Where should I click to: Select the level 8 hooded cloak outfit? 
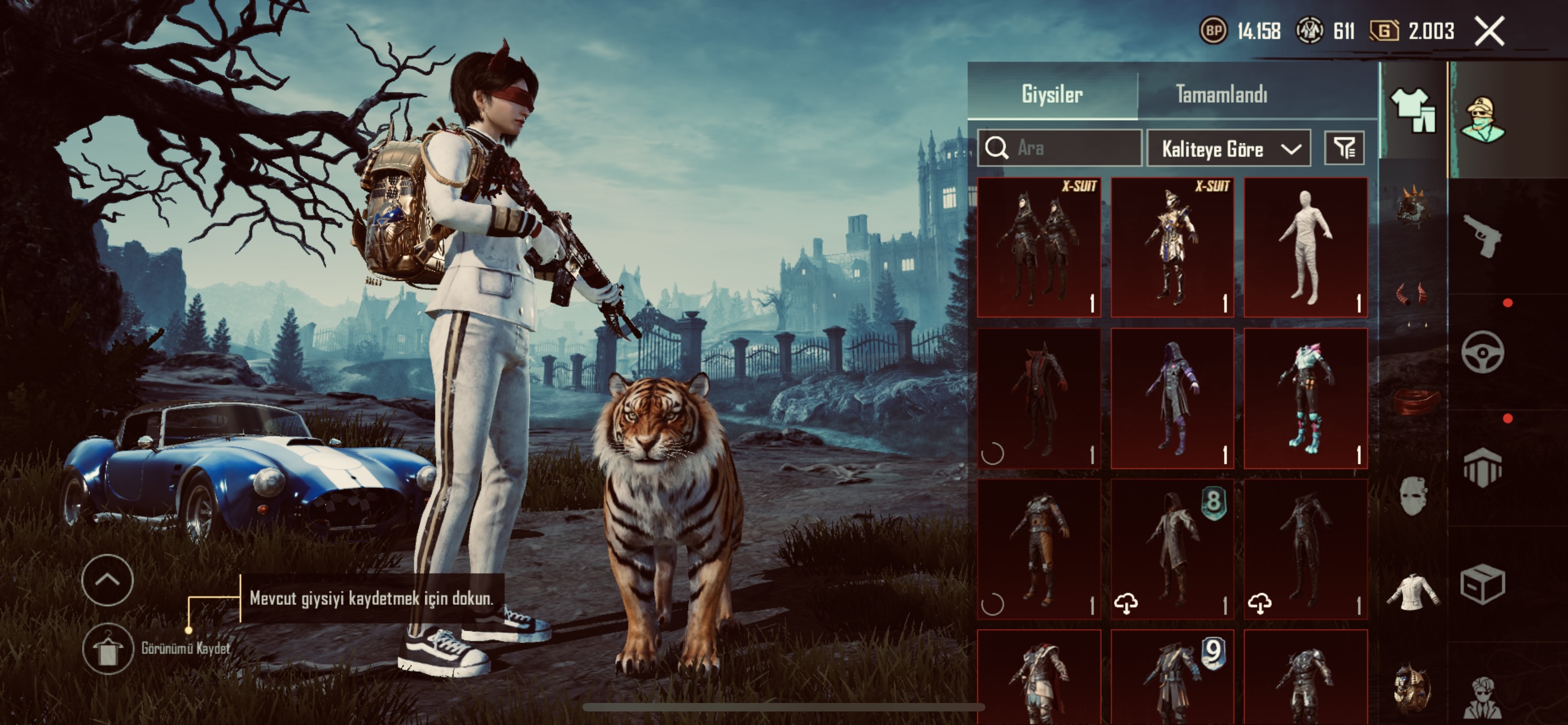pos(1172,549)
